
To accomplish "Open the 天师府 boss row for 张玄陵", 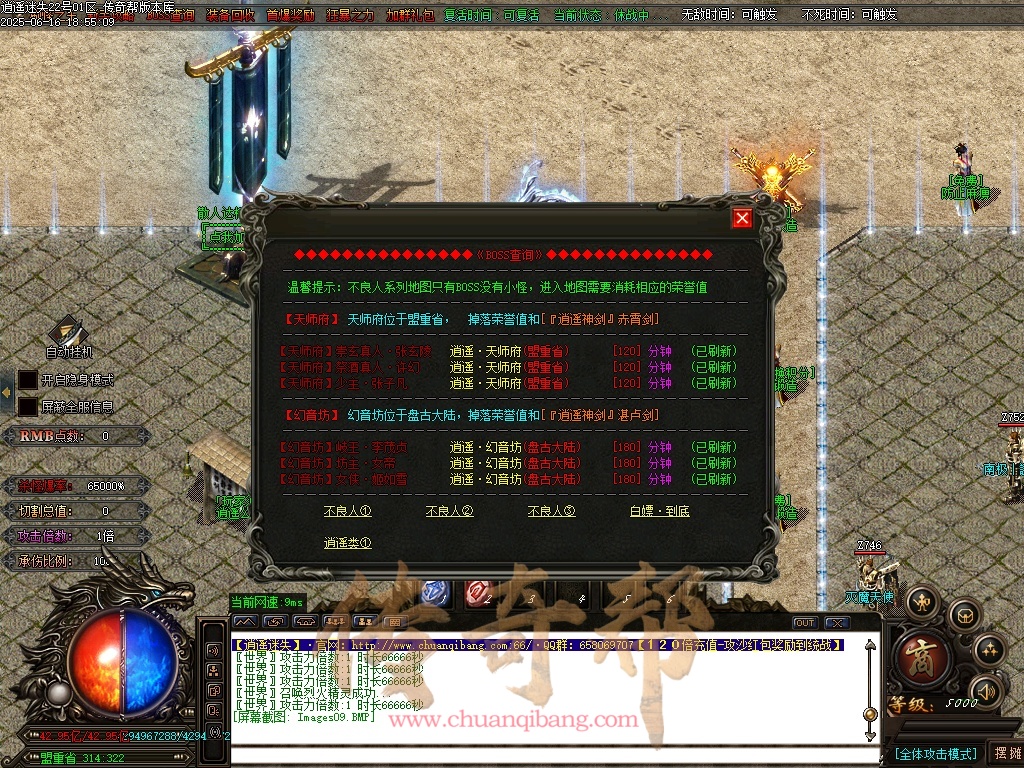I will (x=510, y=351).
